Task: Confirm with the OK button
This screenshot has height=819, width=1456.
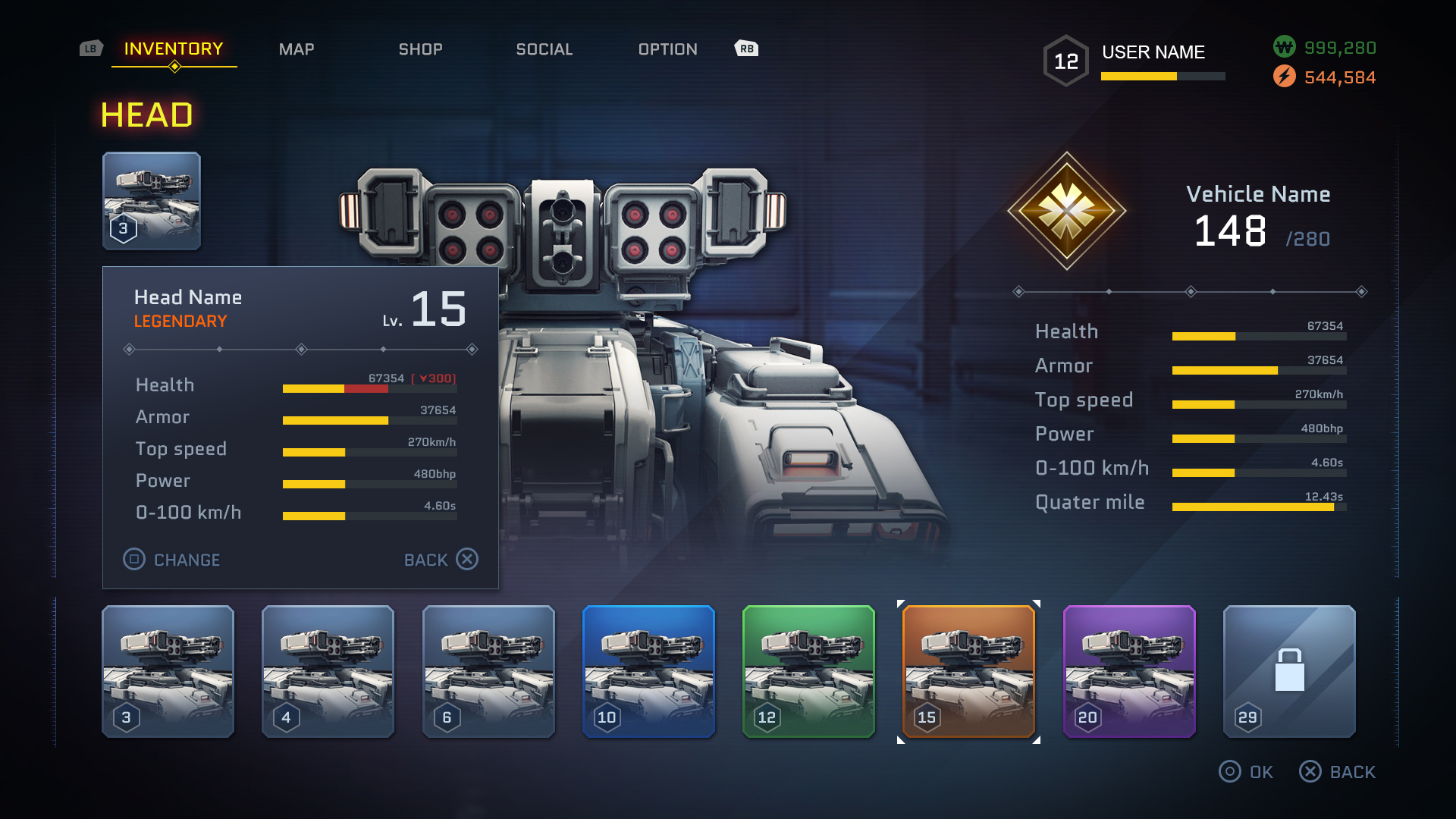Action: [1247, 772]
